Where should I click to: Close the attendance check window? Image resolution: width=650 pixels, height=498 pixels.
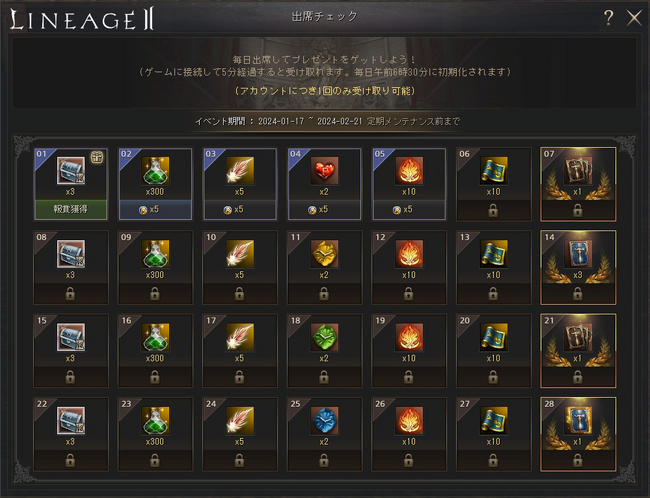pos(633,17)
